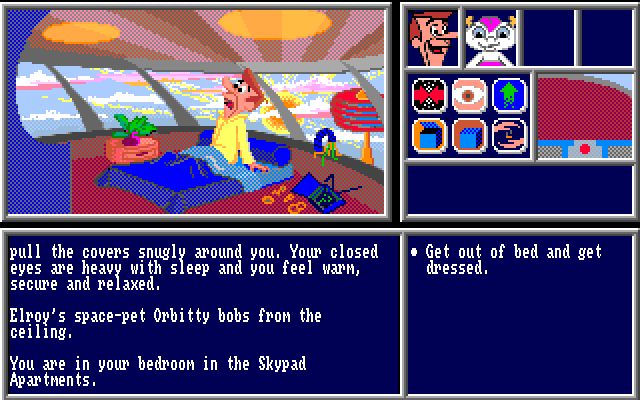640x400 pixels.
Task: Activate the red arrows action icon
Action: pos(428,95)
